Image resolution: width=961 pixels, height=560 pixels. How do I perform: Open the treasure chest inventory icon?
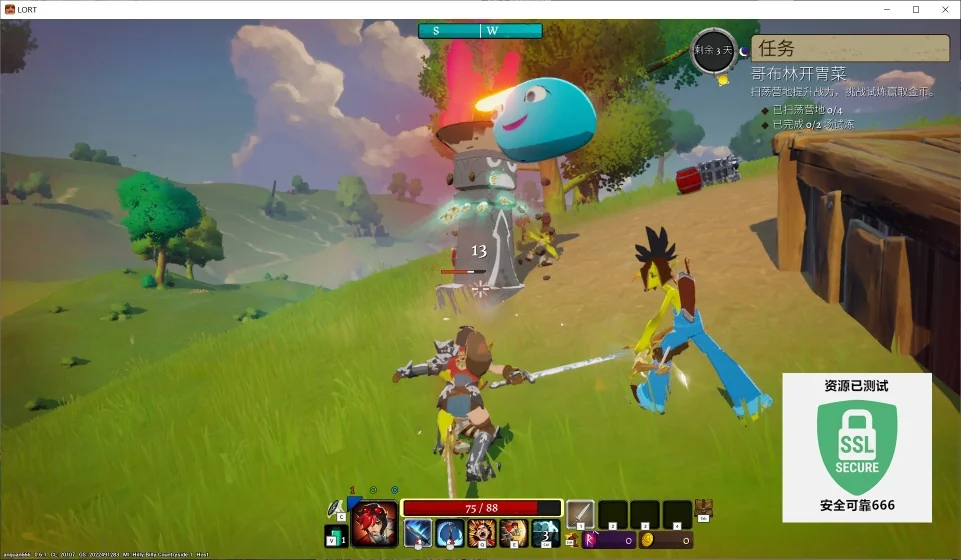pyautogui.click(x=704, y=508)
